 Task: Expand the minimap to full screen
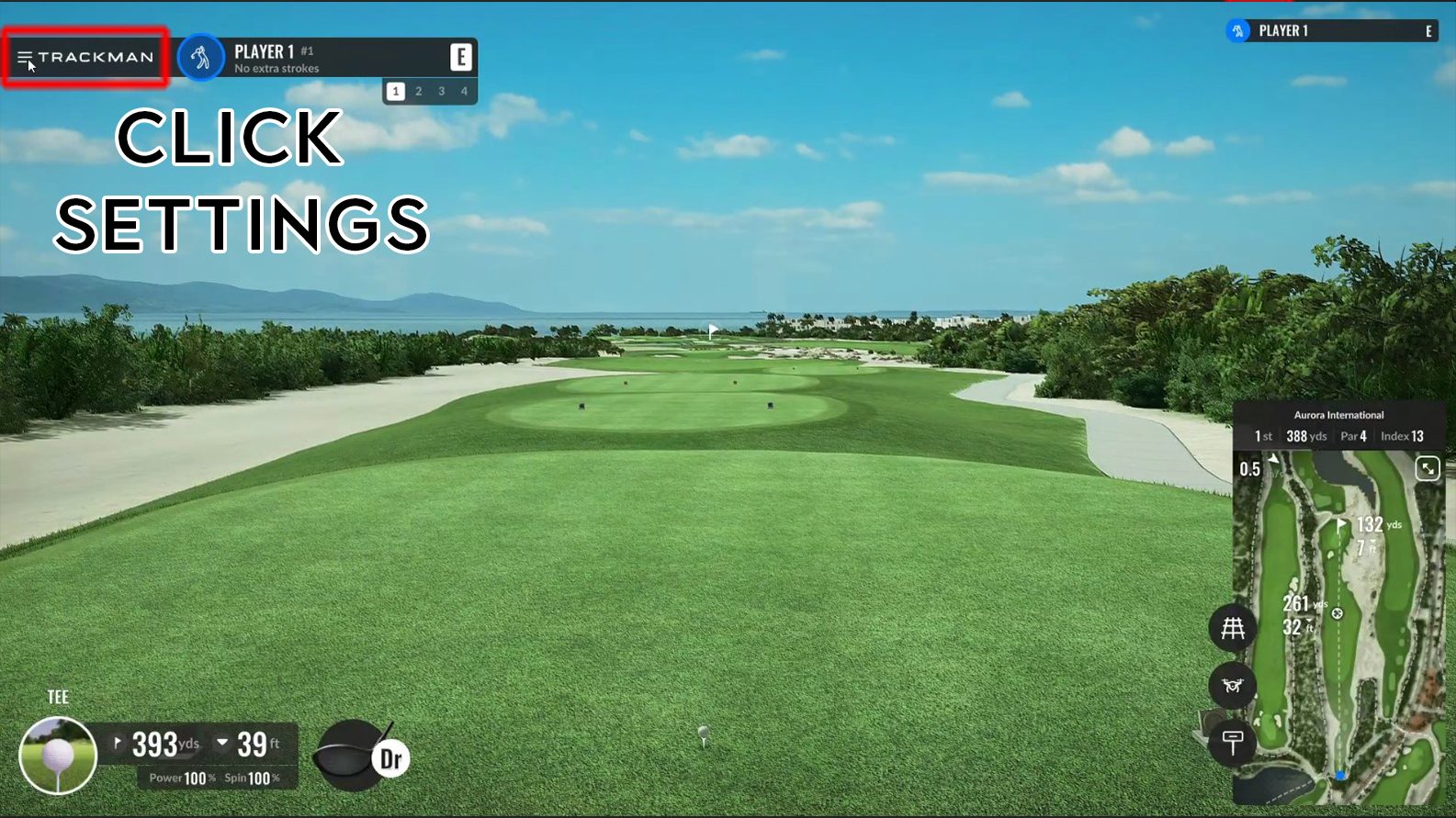click(x=1428, y=469)
